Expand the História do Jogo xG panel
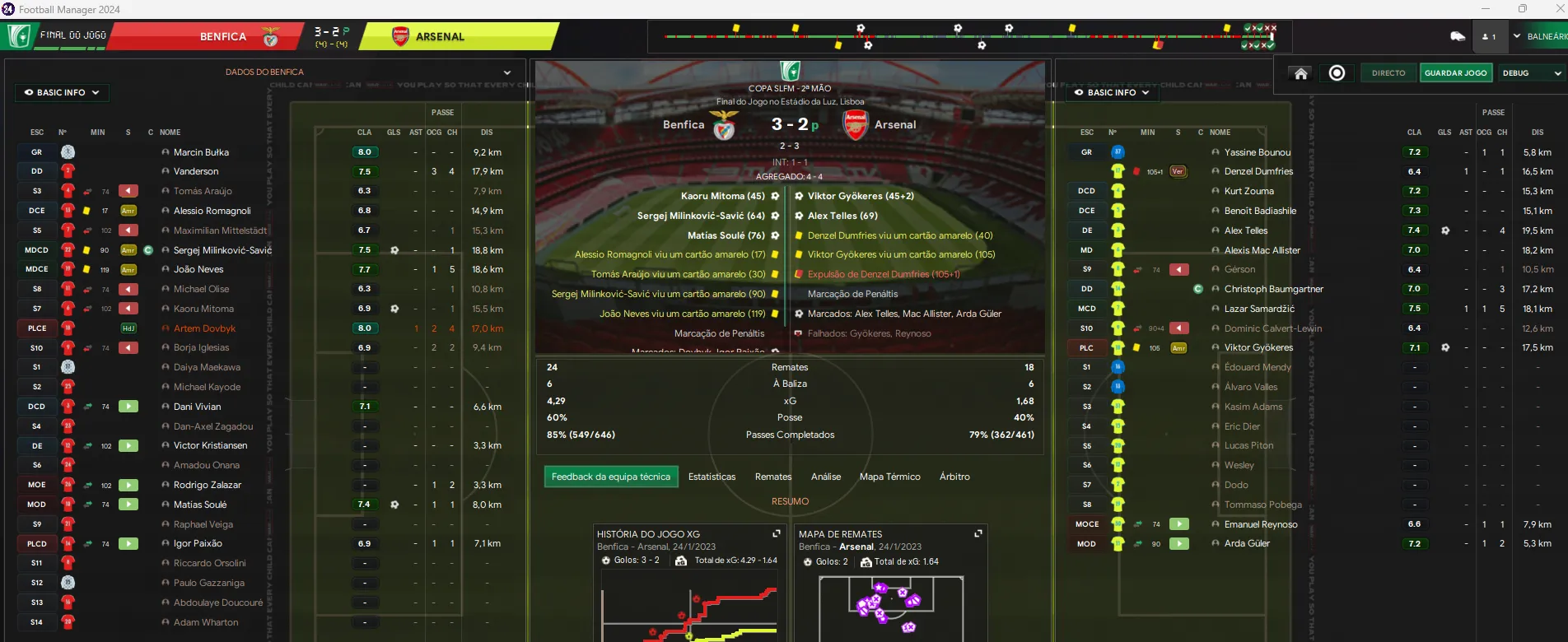1568x642 pixels. click(x=776, y=533)
